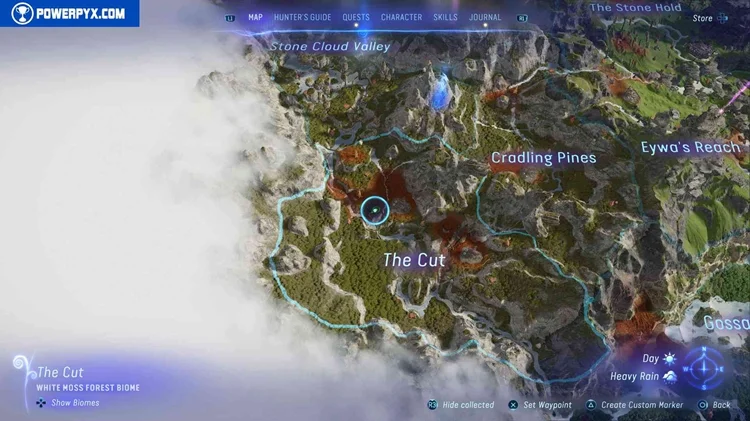Click the PowerPyx.com watermark logo
This screenshot has width=750, height=421.
[70, 13]
